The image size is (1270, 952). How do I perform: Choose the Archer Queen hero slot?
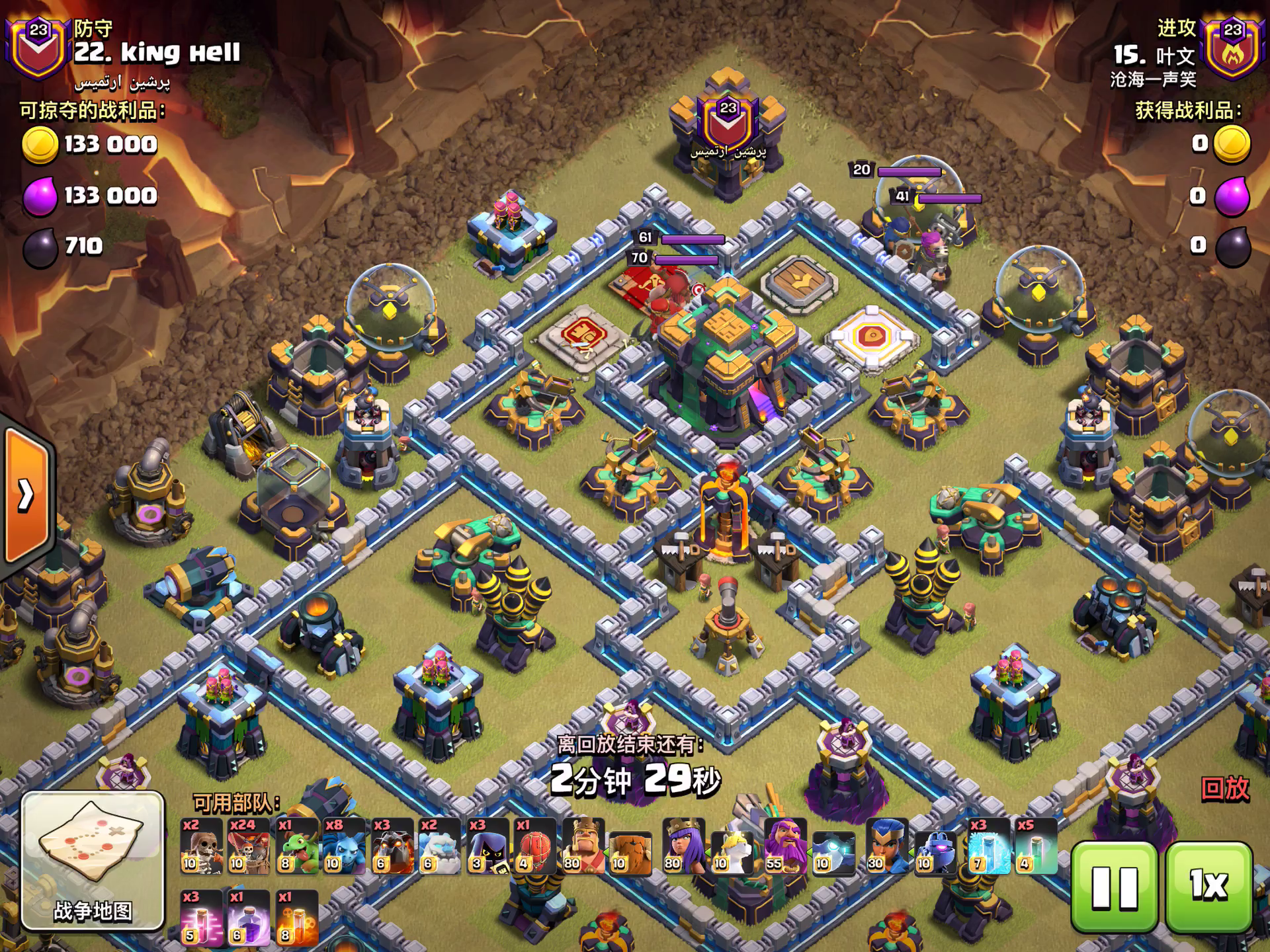(x=684, y=846)
